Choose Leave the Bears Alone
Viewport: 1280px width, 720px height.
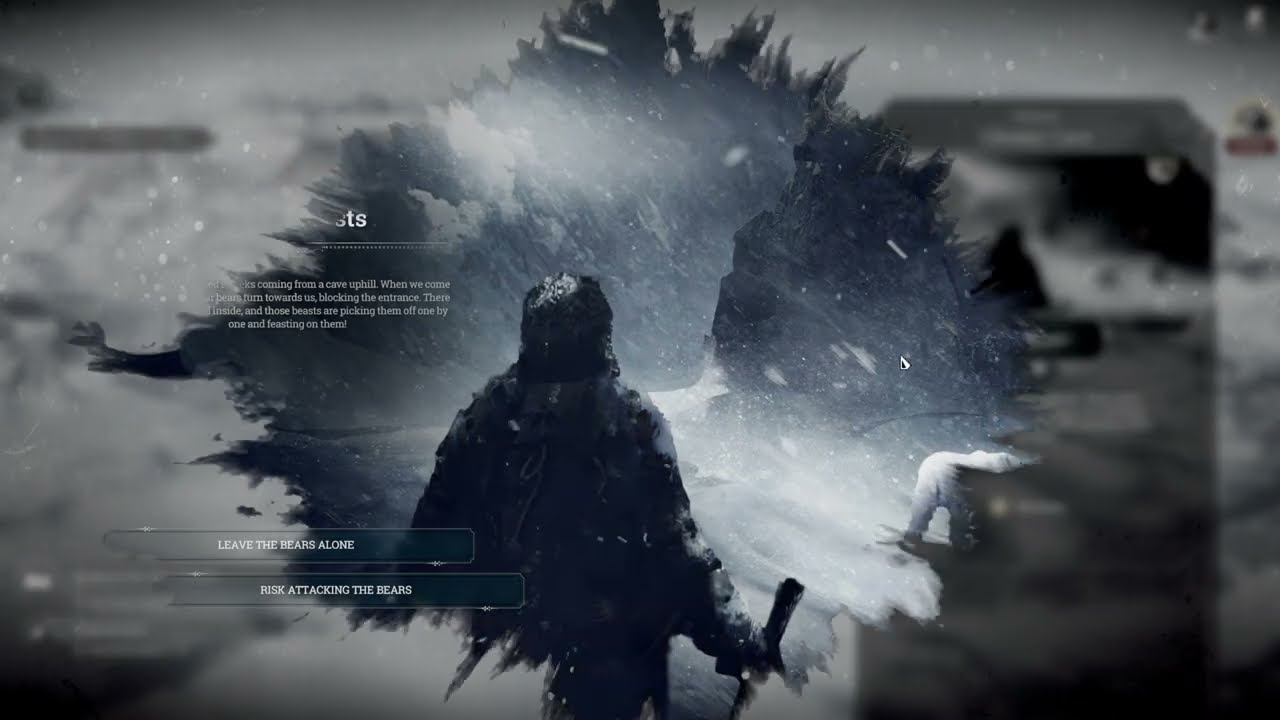pos(287,545)
